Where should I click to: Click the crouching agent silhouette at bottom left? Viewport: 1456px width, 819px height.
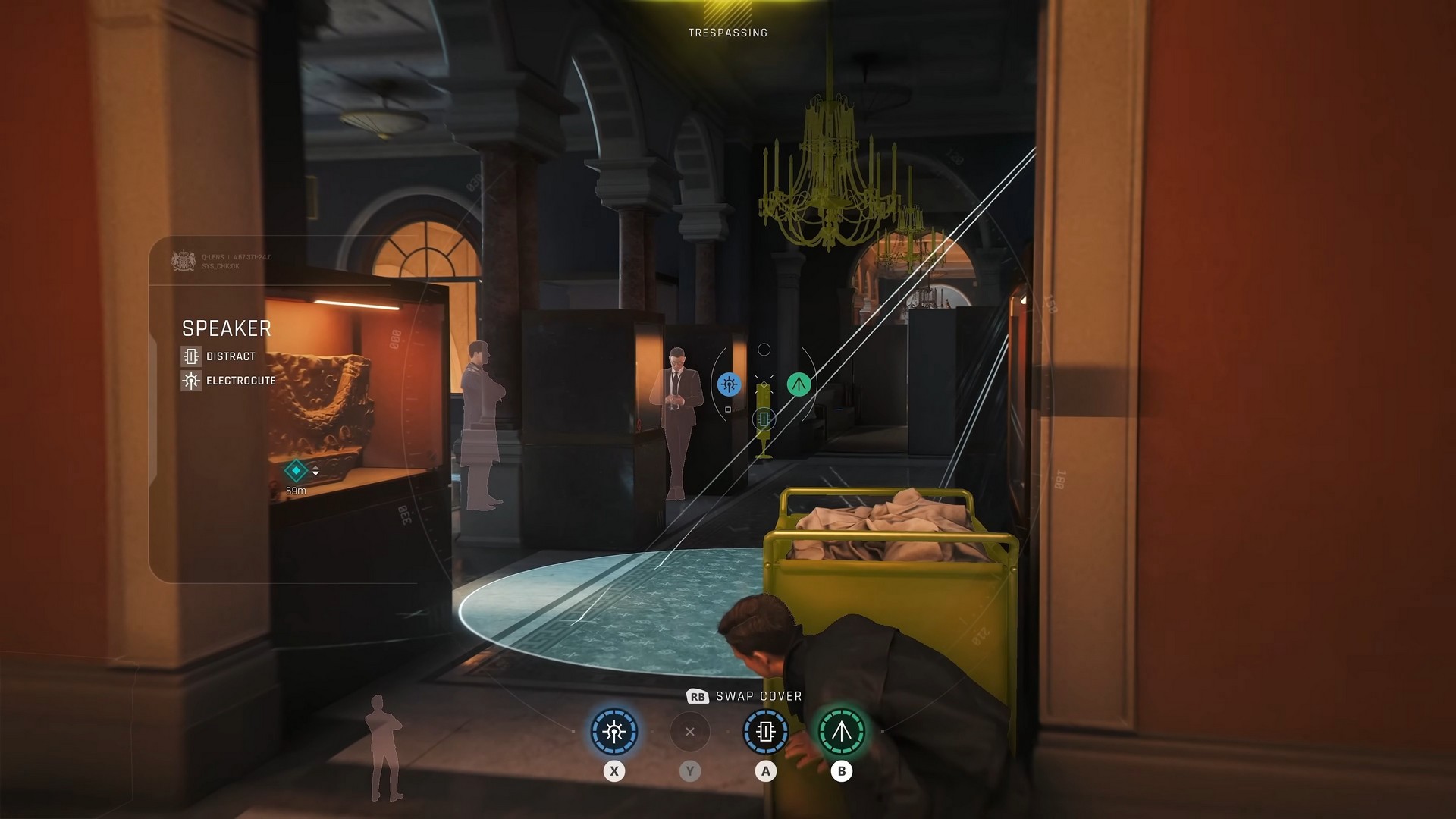(387, 747)
